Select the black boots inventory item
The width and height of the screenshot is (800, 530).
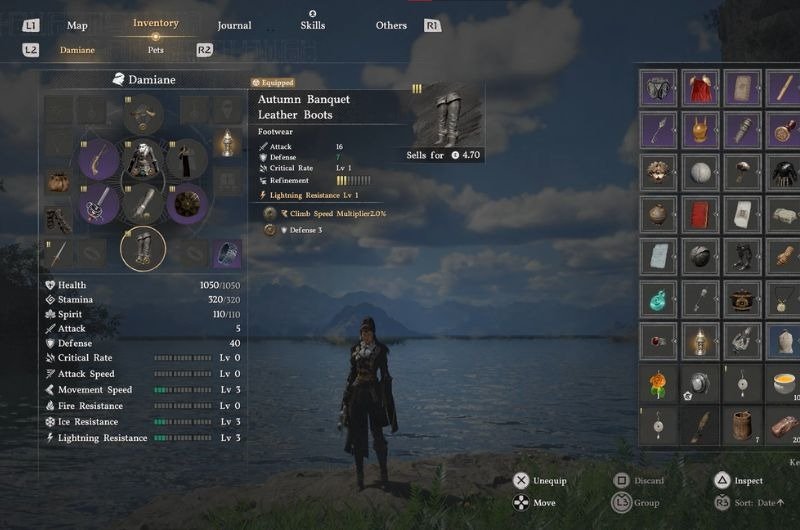pos(742,256)
